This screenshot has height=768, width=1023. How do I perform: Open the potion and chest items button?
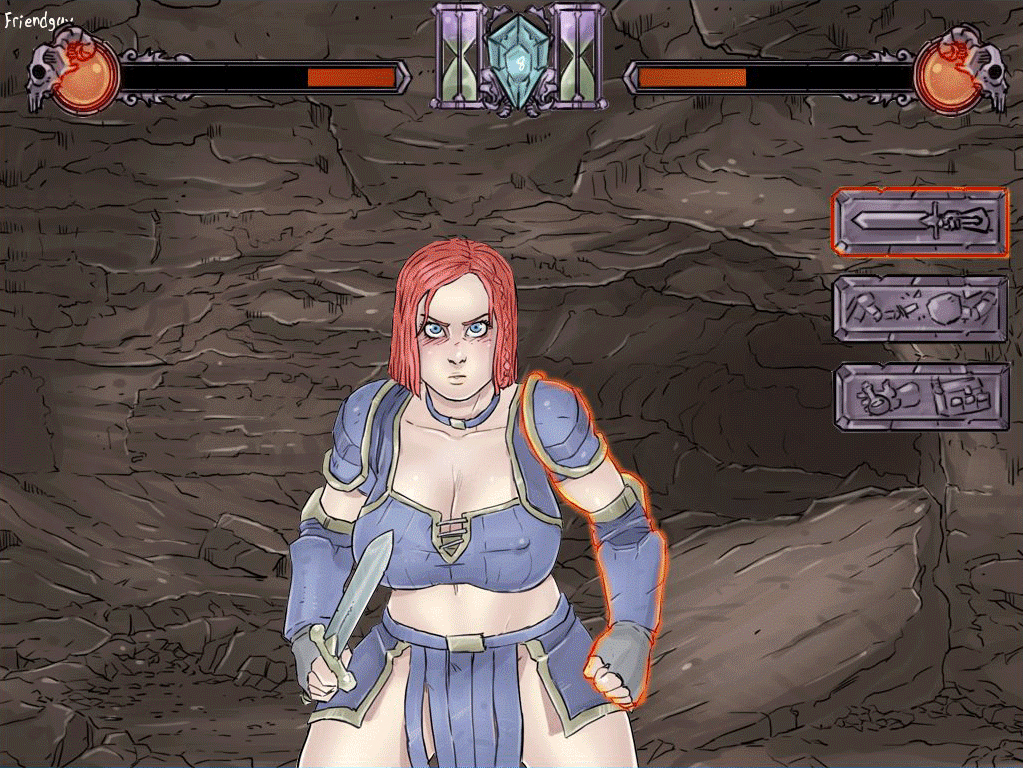921,397
